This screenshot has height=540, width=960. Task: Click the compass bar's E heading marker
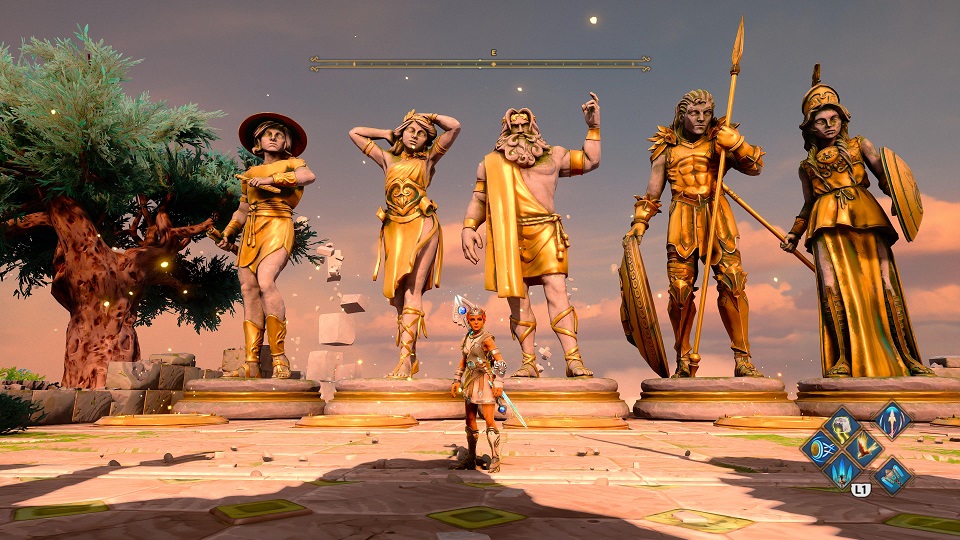(x=493, y=53)
